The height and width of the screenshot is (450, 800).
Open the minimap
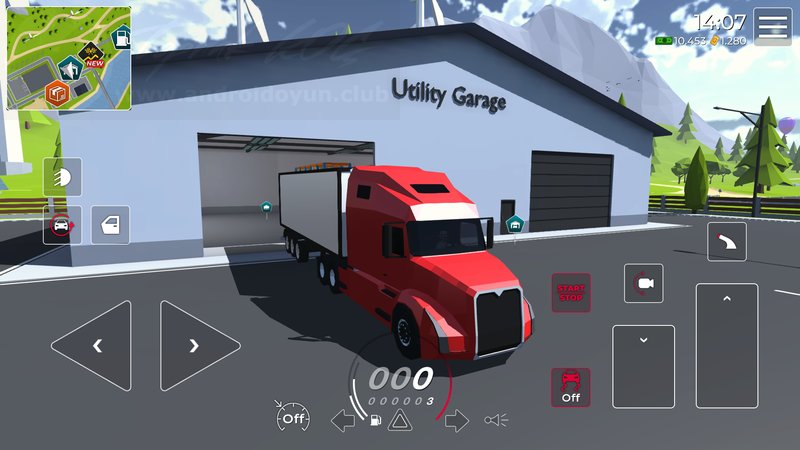pyautogui.click(x=68, y=57)
